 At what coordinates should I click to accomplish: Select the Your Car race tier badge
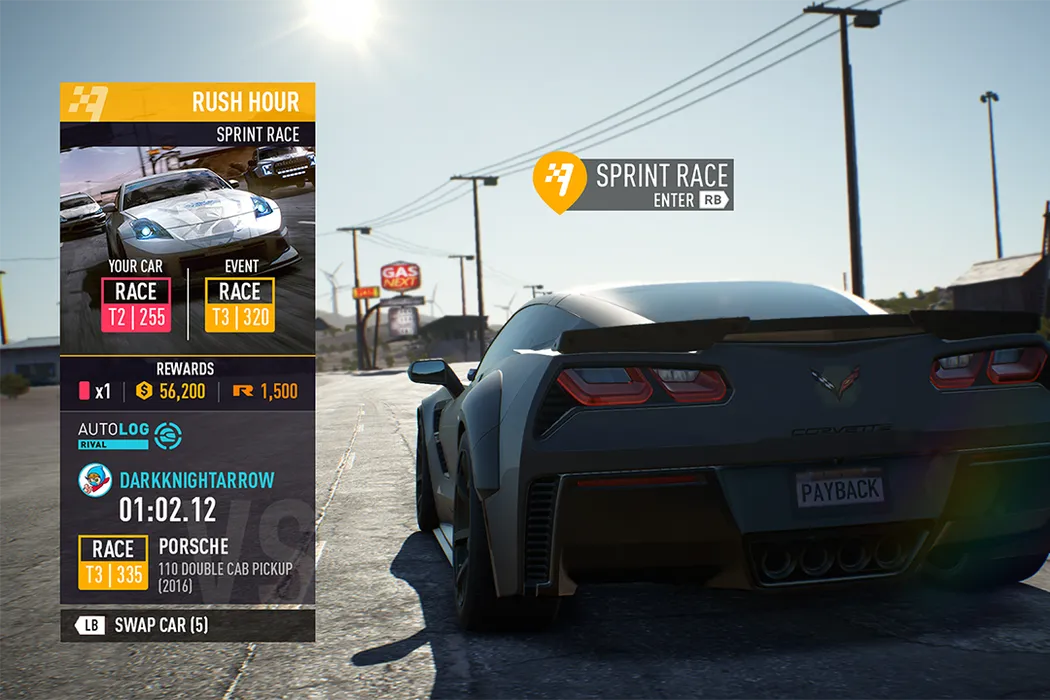point(136,305)
